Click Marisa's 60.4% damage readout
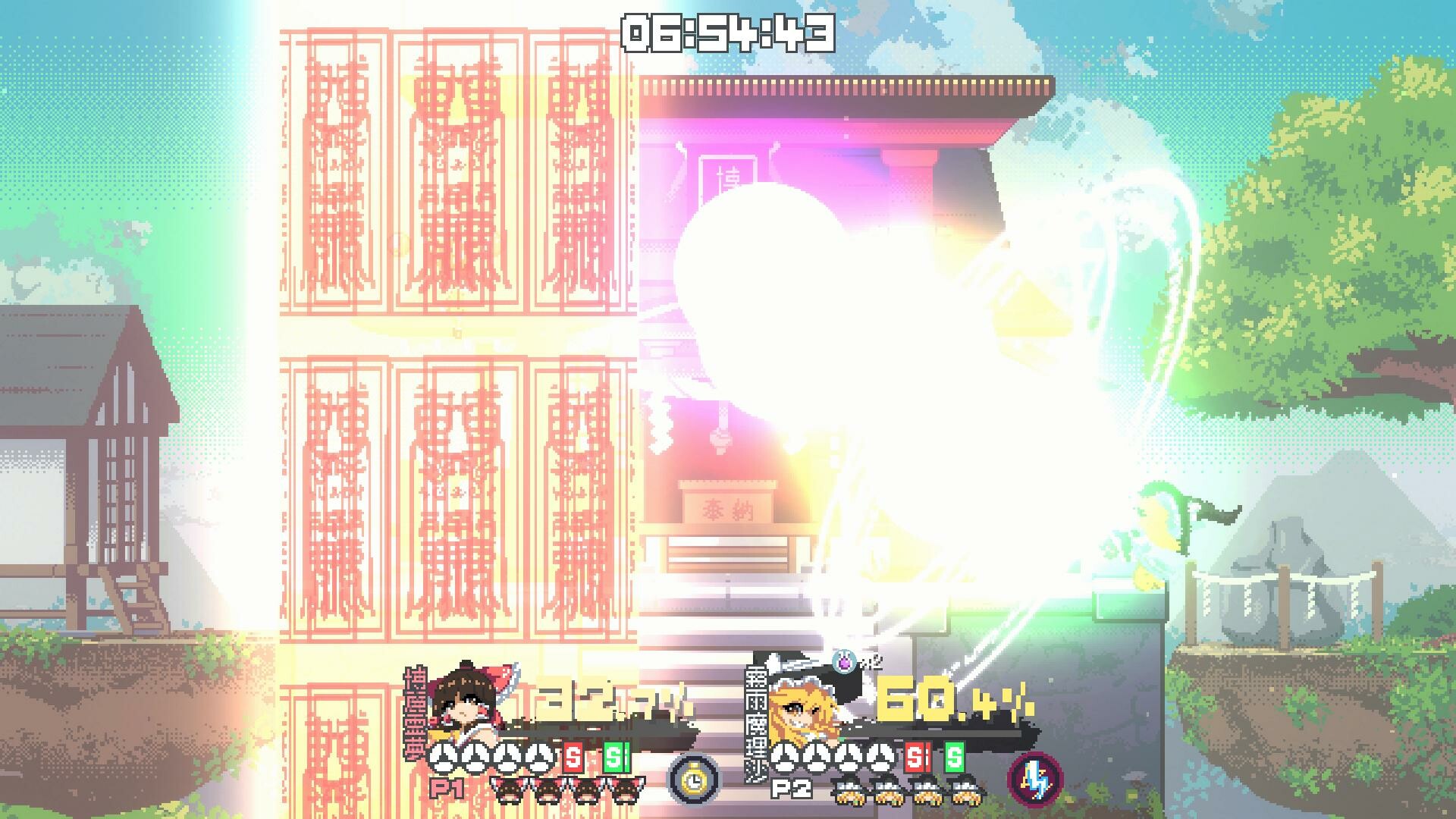 pyautogui.click(x=951, y=701)
